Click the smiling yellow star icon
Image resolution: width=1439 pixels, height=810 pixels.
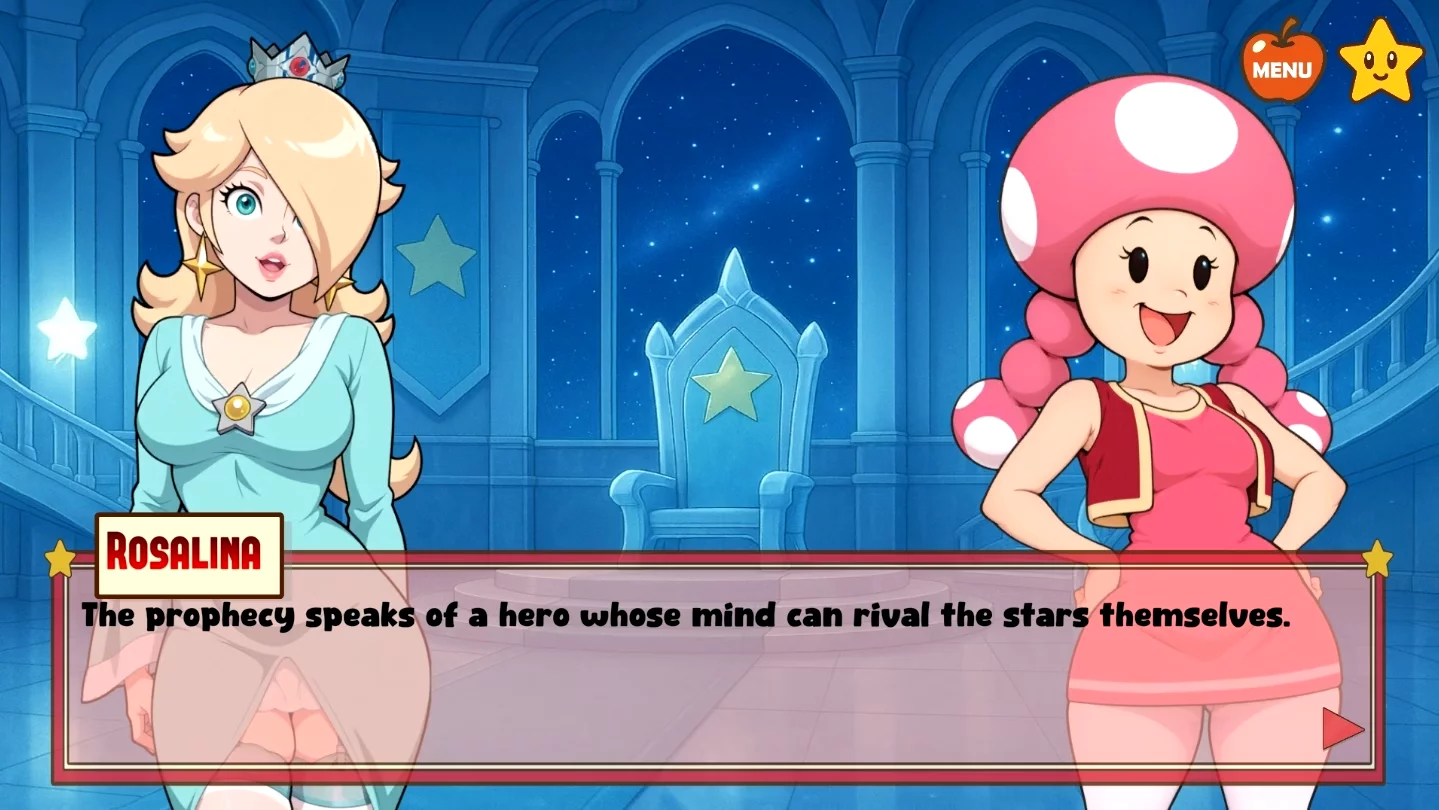point(1380,61)
